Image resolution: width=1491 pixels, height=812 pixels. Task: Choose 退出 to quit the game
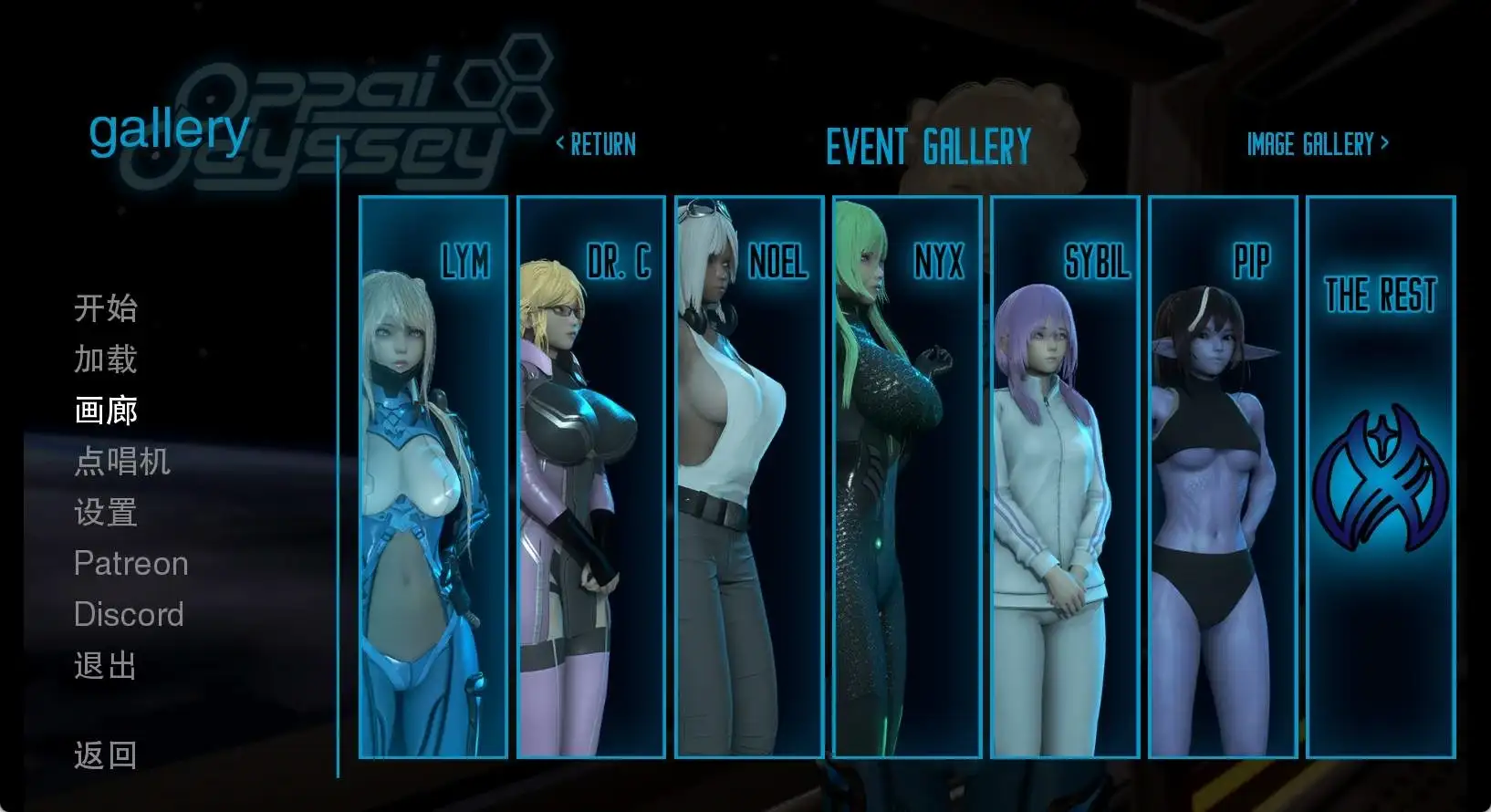click(x=106, y=666)
